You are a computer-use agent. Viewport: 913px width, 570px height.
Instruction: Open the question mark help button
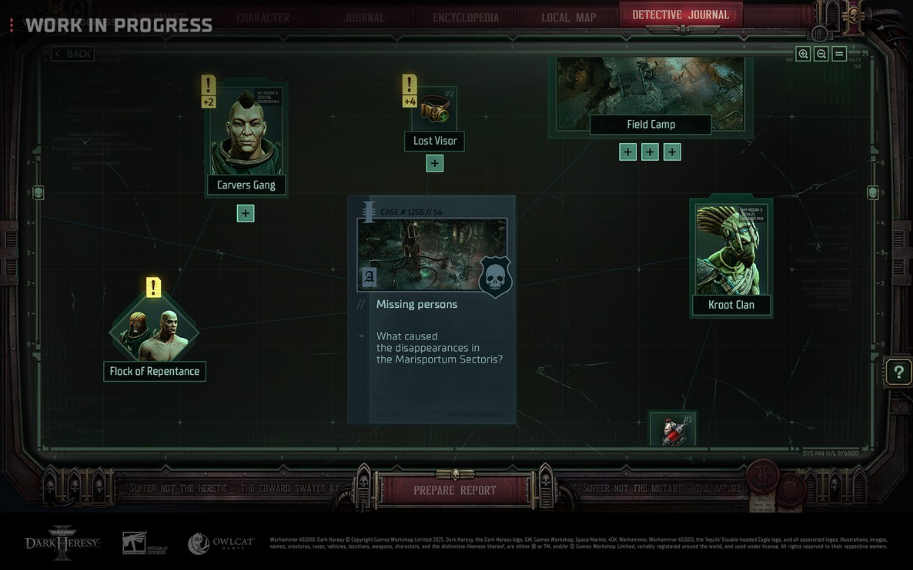[x=897, y=373]
